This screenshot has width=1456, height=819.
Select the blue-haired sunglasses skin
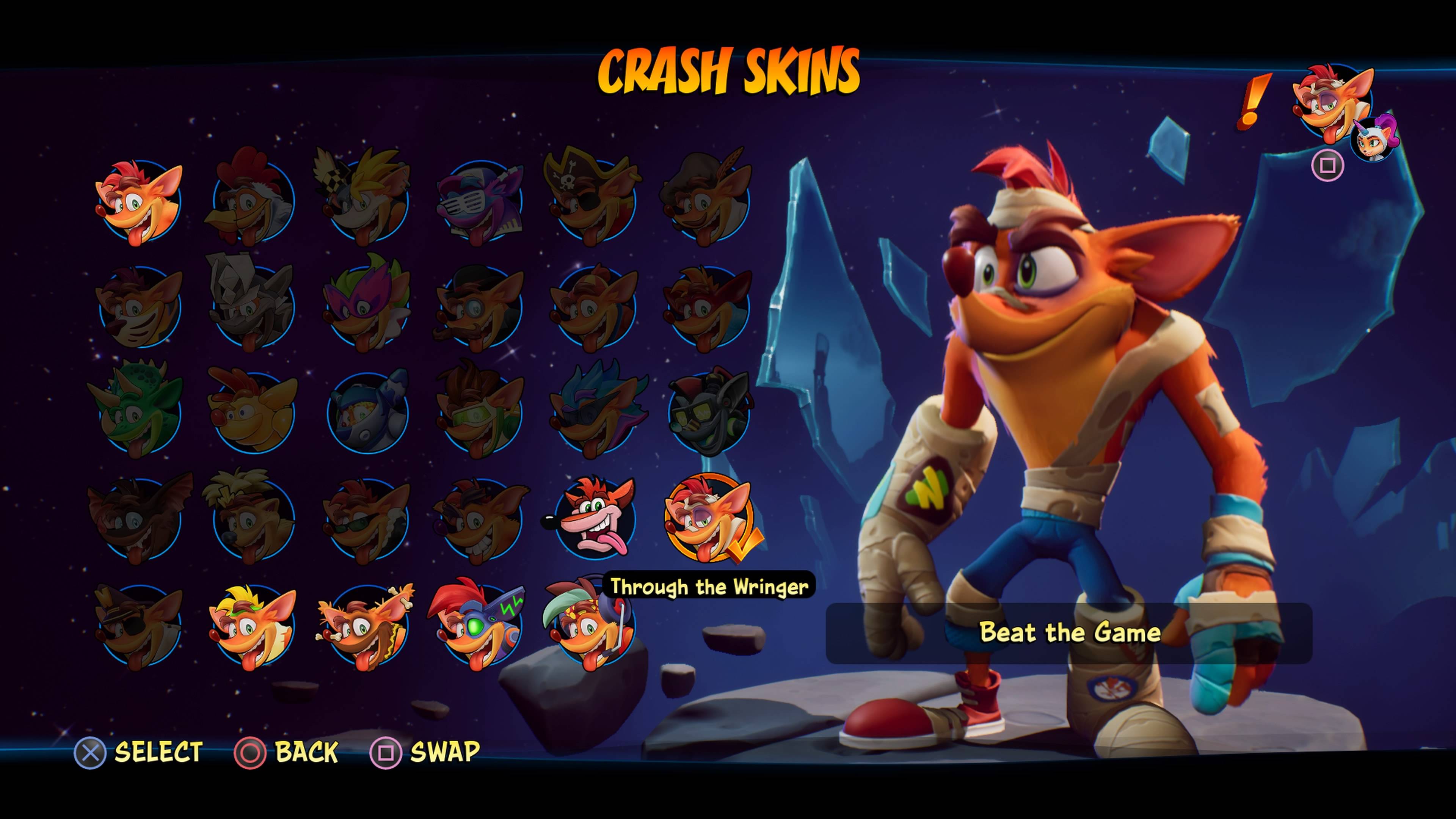click(594, 413)
